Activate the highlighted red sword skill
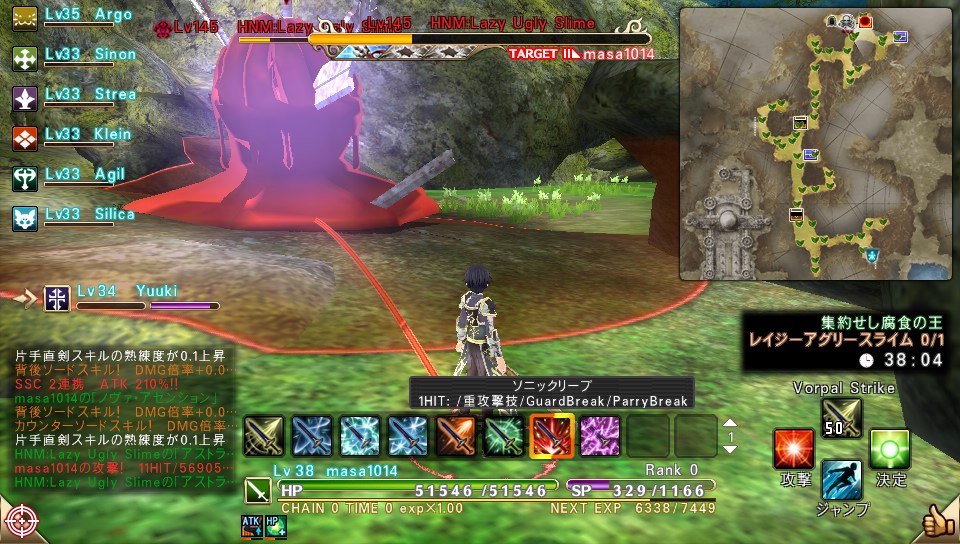The width and height of the screenshot is (960, 544). point(551,436)
